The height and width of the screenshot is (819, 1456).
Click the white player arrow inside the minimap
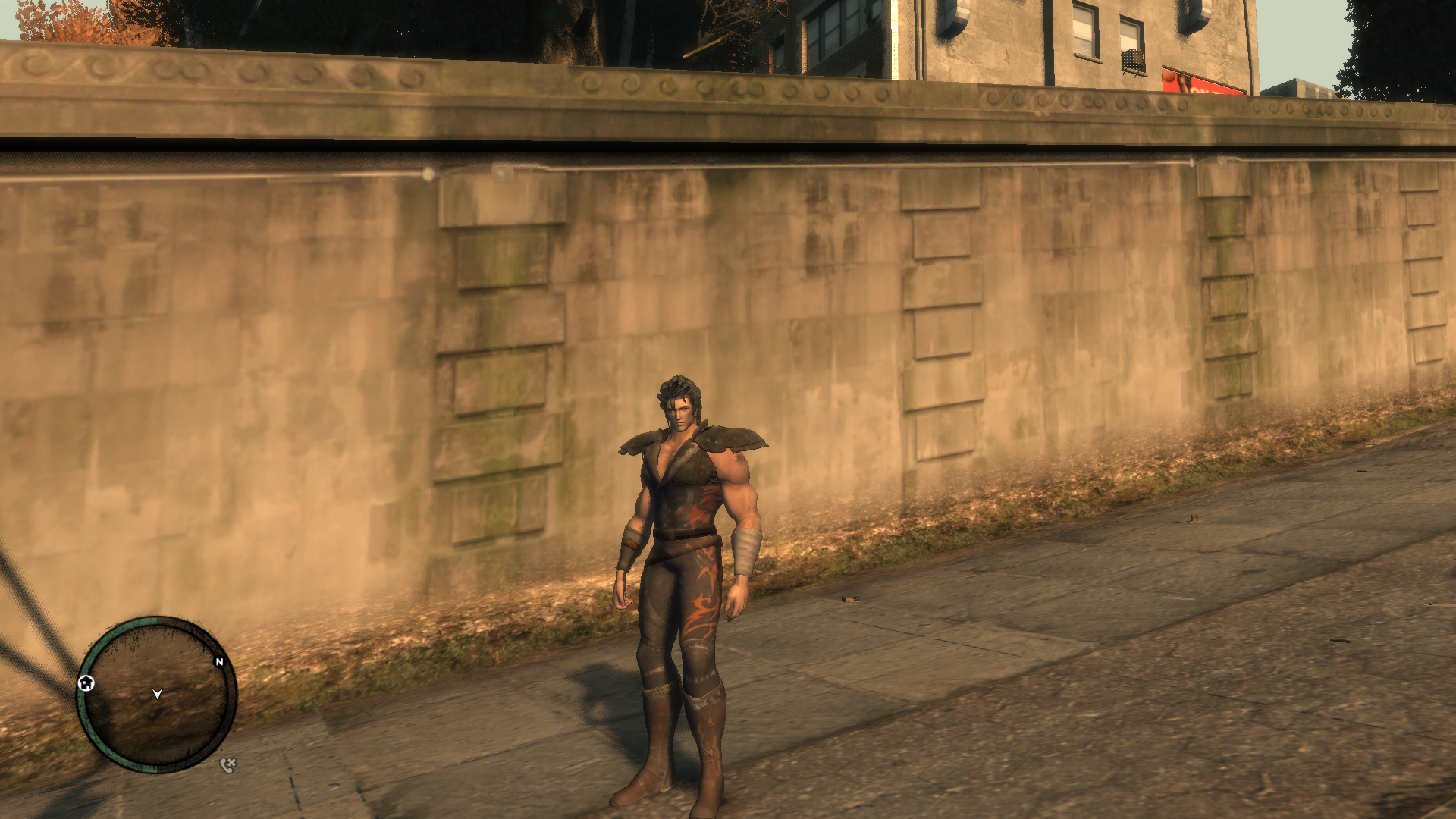(157, 694)
